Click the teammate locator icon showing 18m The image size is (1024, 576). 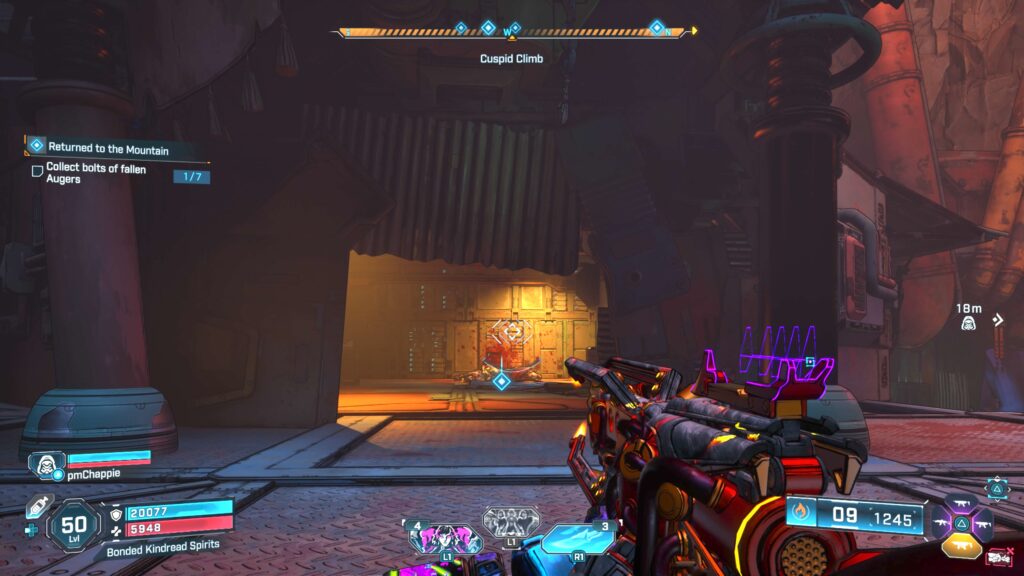tap(968, 322)
